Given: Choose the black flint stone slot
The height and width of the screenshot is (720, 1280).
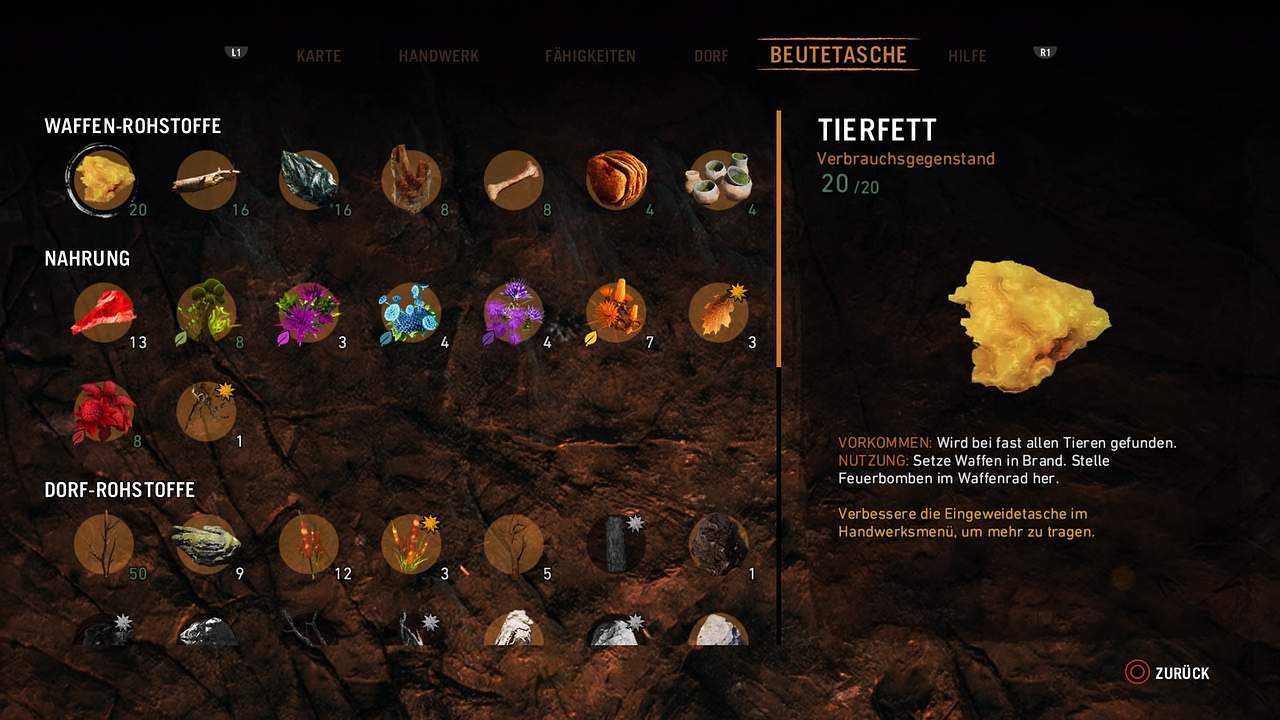Looking at the screenshot, I should point(308,180).
